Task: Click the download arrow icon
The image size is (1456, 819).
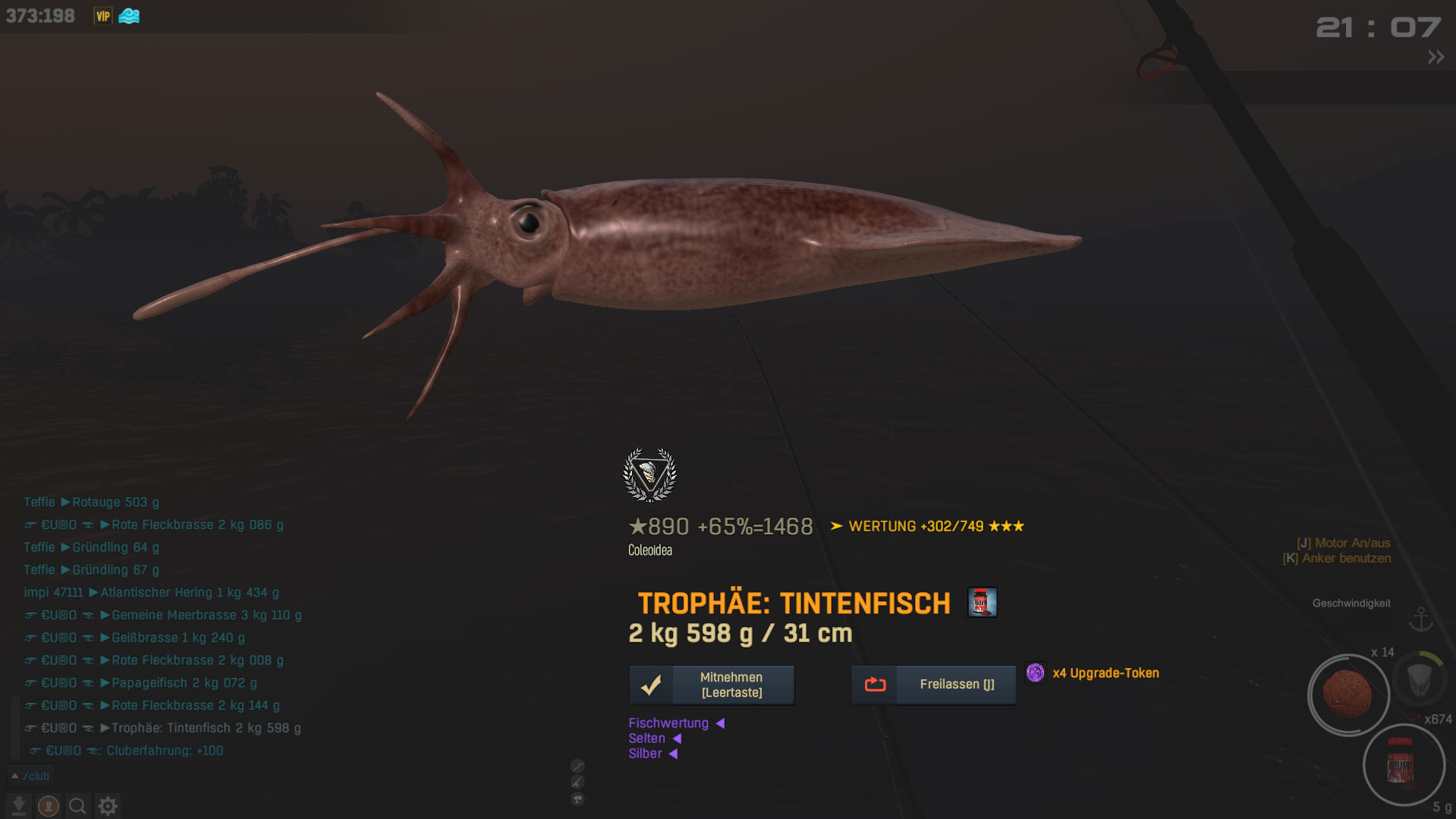Action: [19, 805]
